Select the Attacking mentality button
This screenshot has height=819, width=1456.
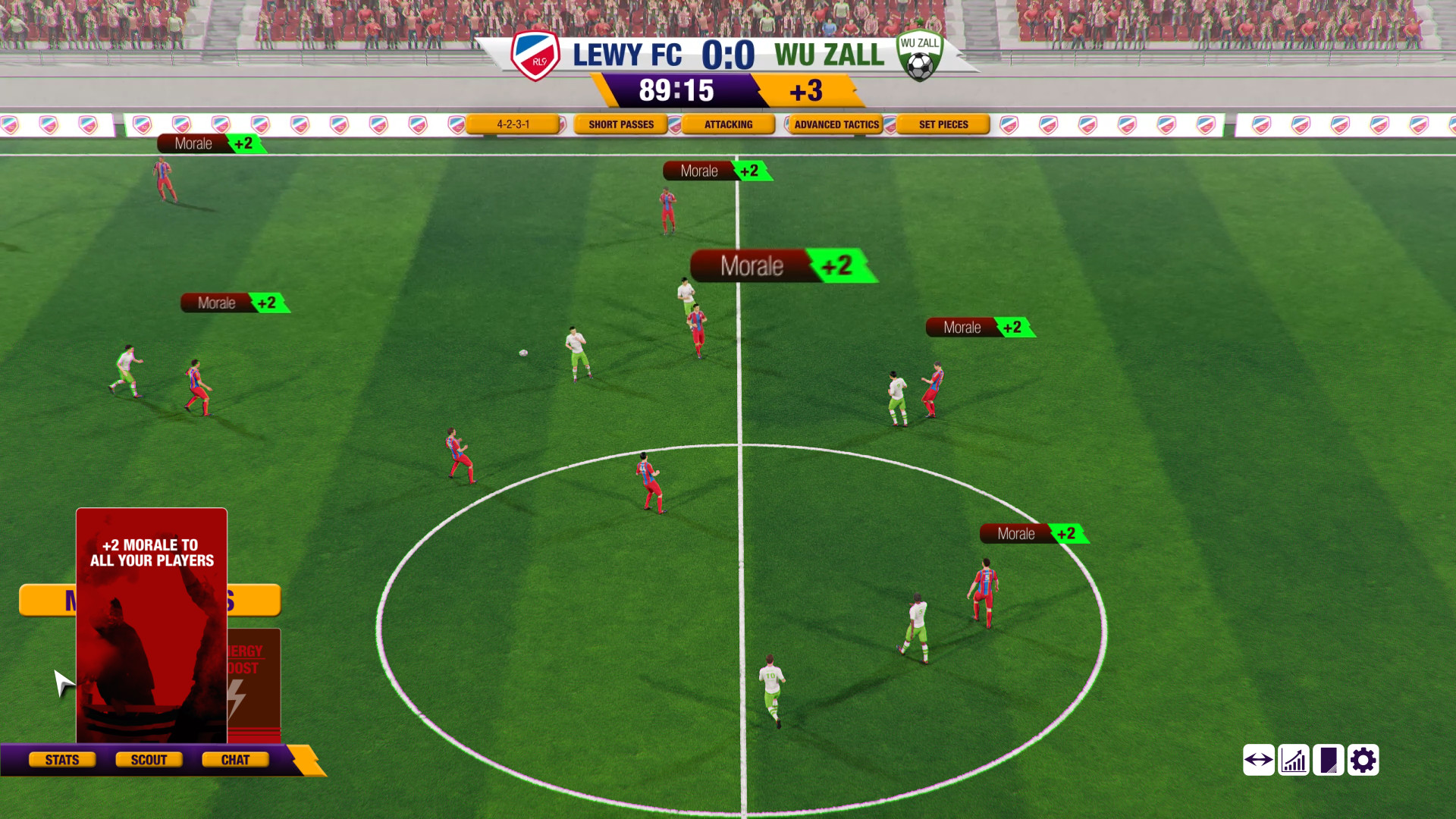pos(728,124)
